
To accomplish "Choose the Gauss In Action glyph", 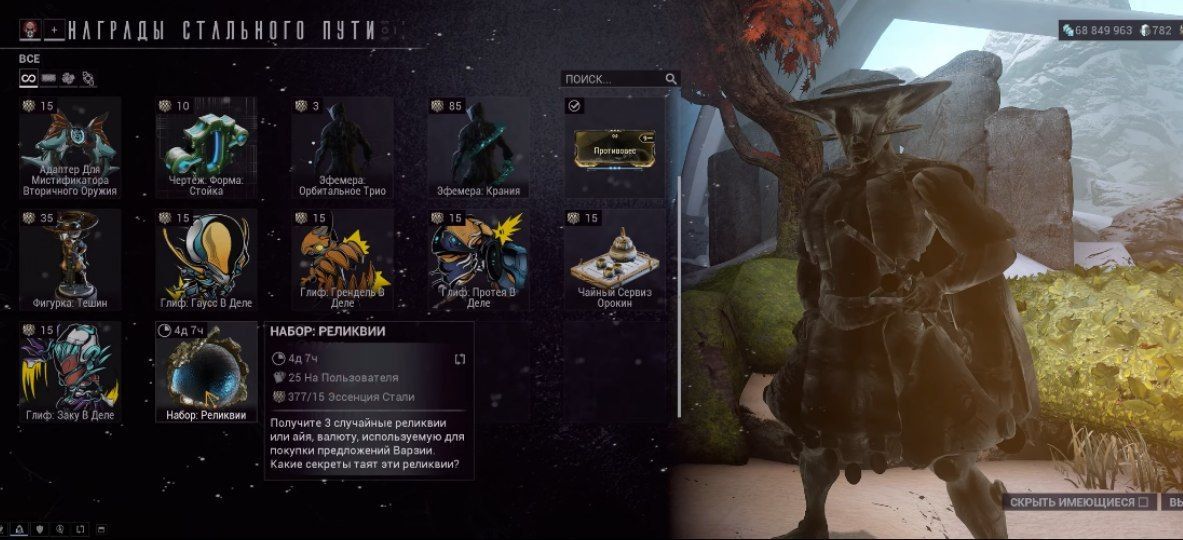I will point(206,260).
